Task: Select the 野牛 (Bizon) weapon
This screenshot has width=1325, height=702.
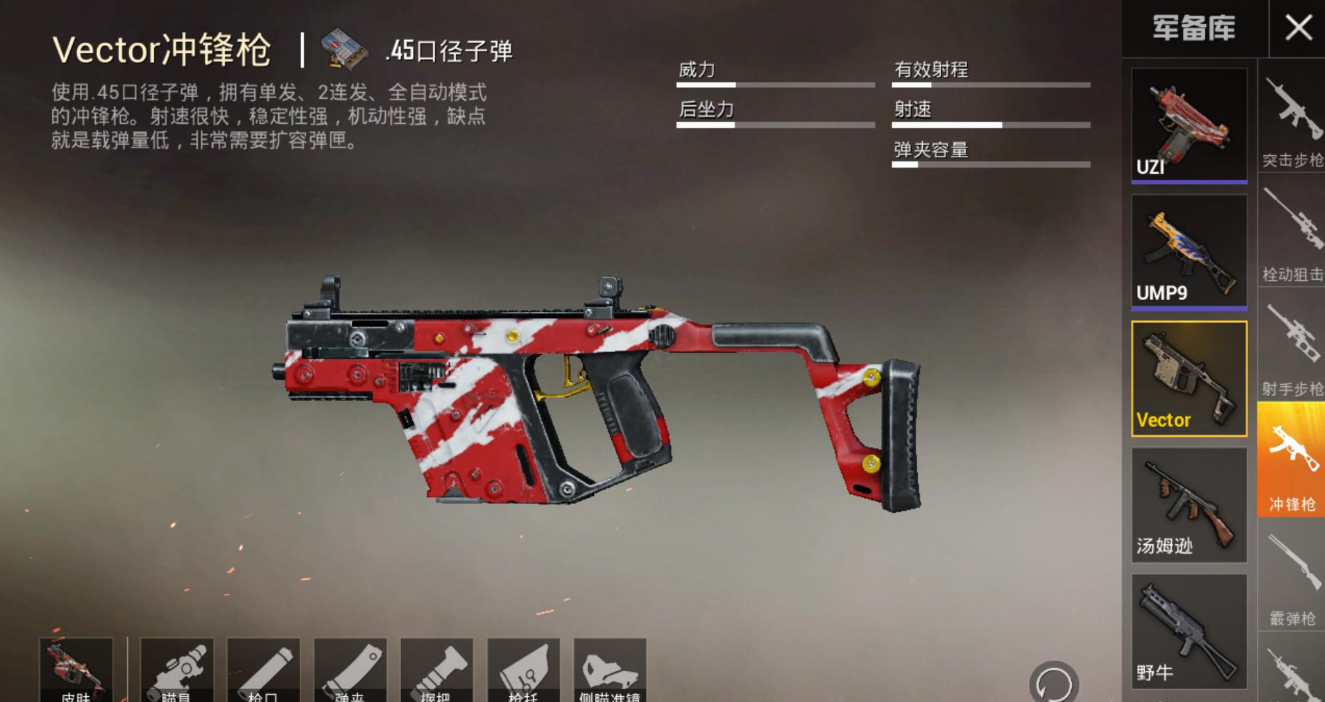Action: tap(1189, 630)
